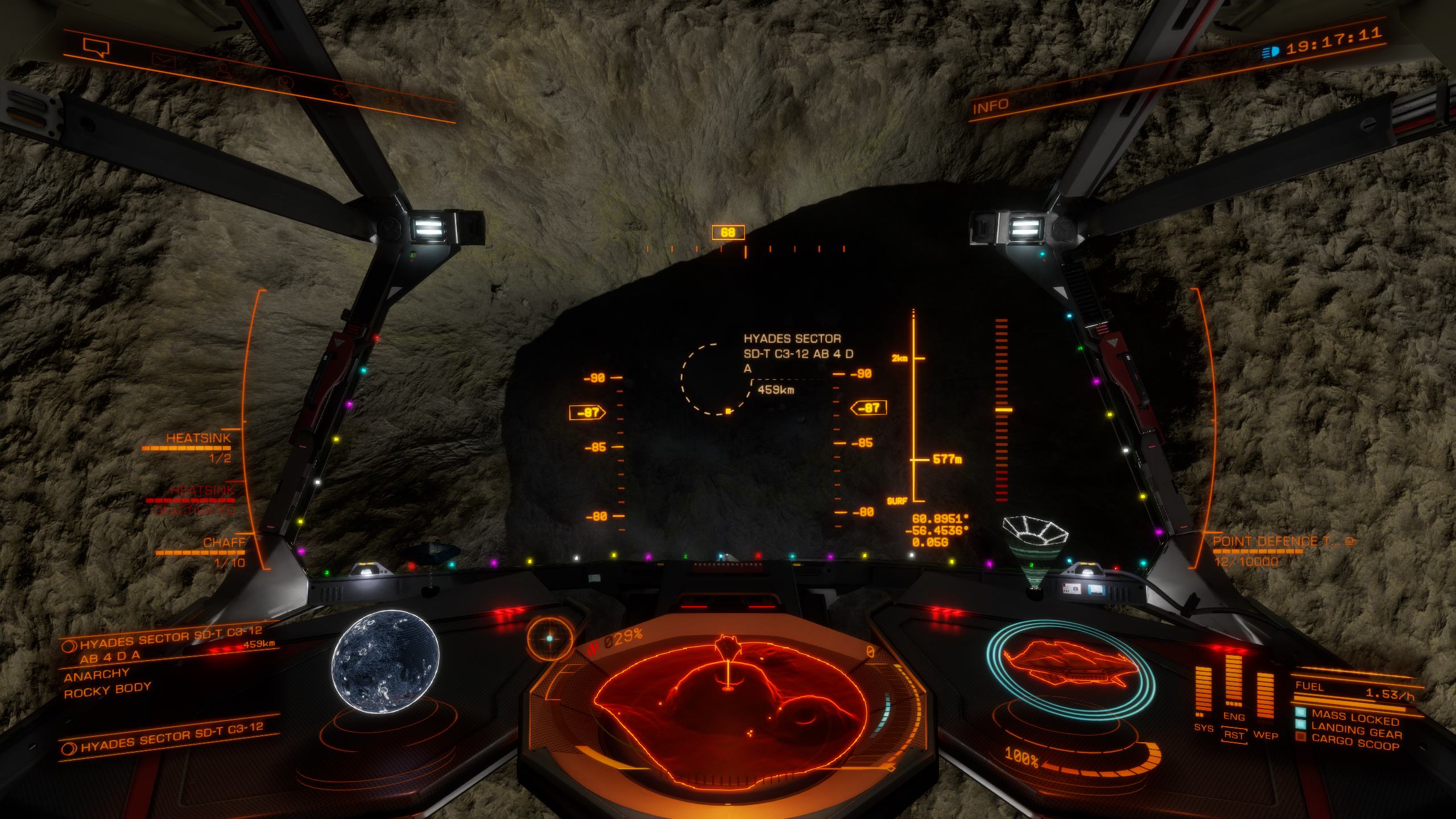Show the history clock tab
Viewport: 1456px width, 819px height.
284,82
